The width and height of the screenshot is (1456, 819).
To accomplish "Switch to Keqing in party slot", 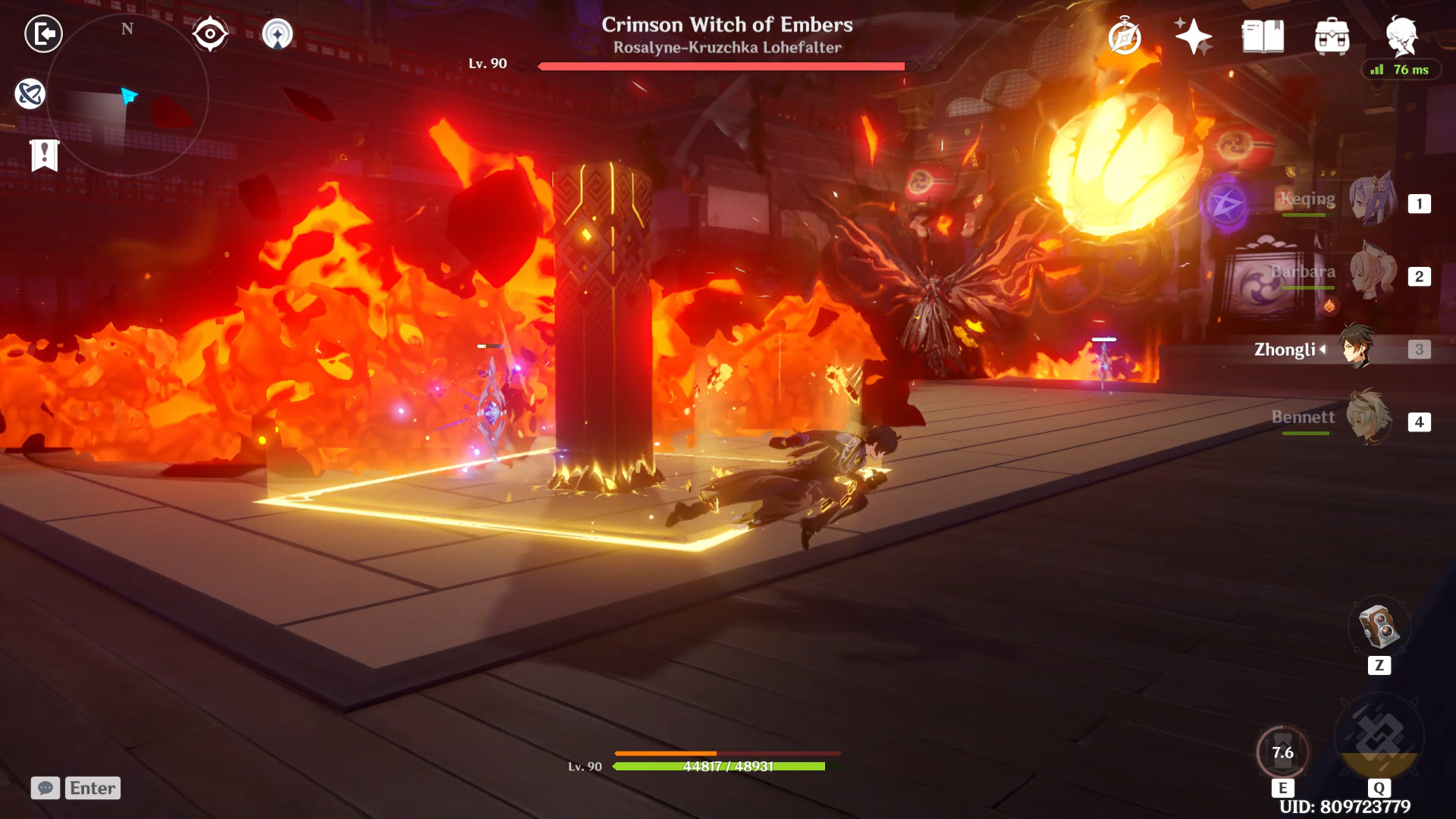I will (1371, 201).
